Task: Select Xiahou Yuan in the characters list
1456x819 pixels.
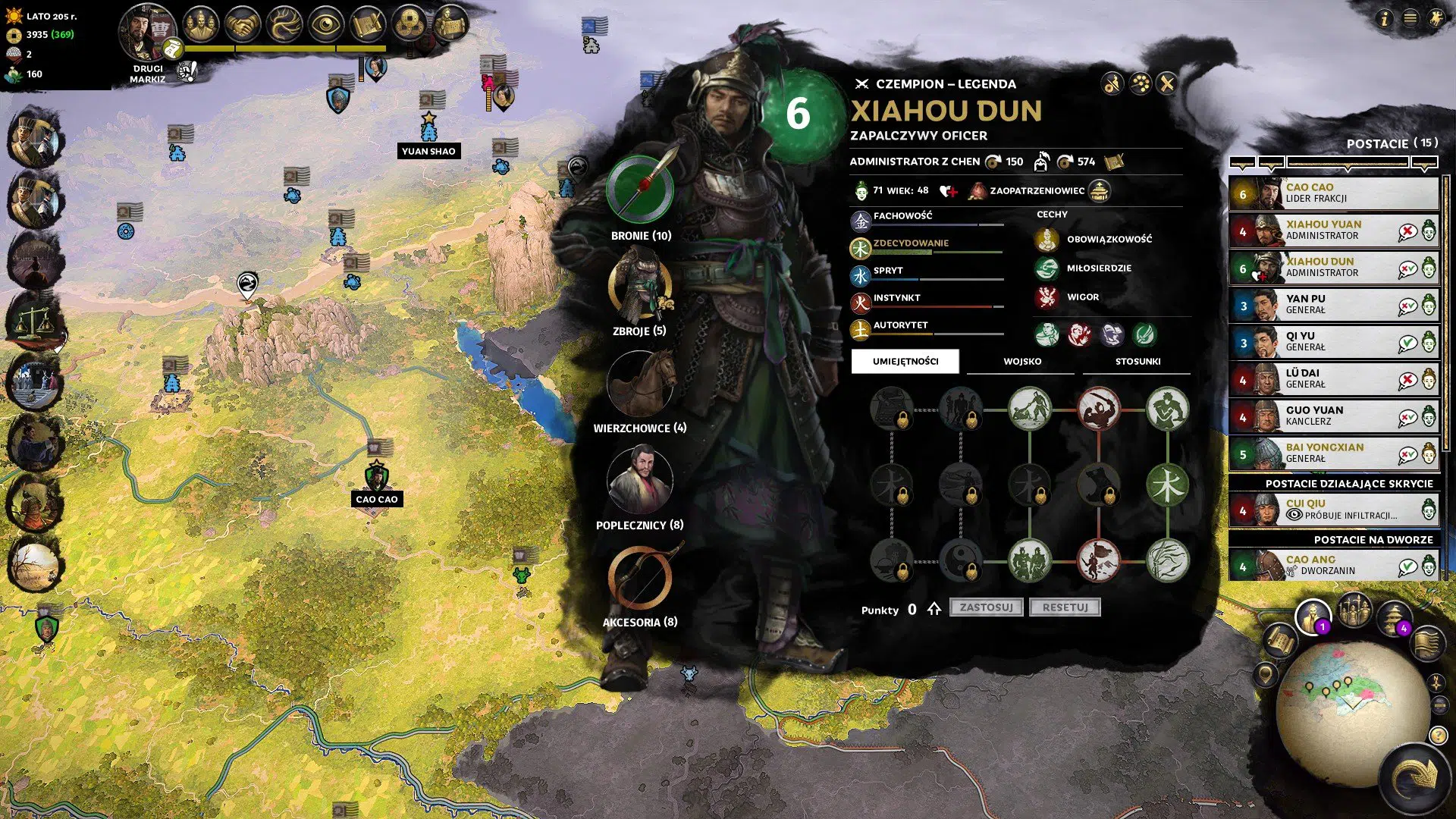Action: pyautogui.click(x=1335, y=230)
